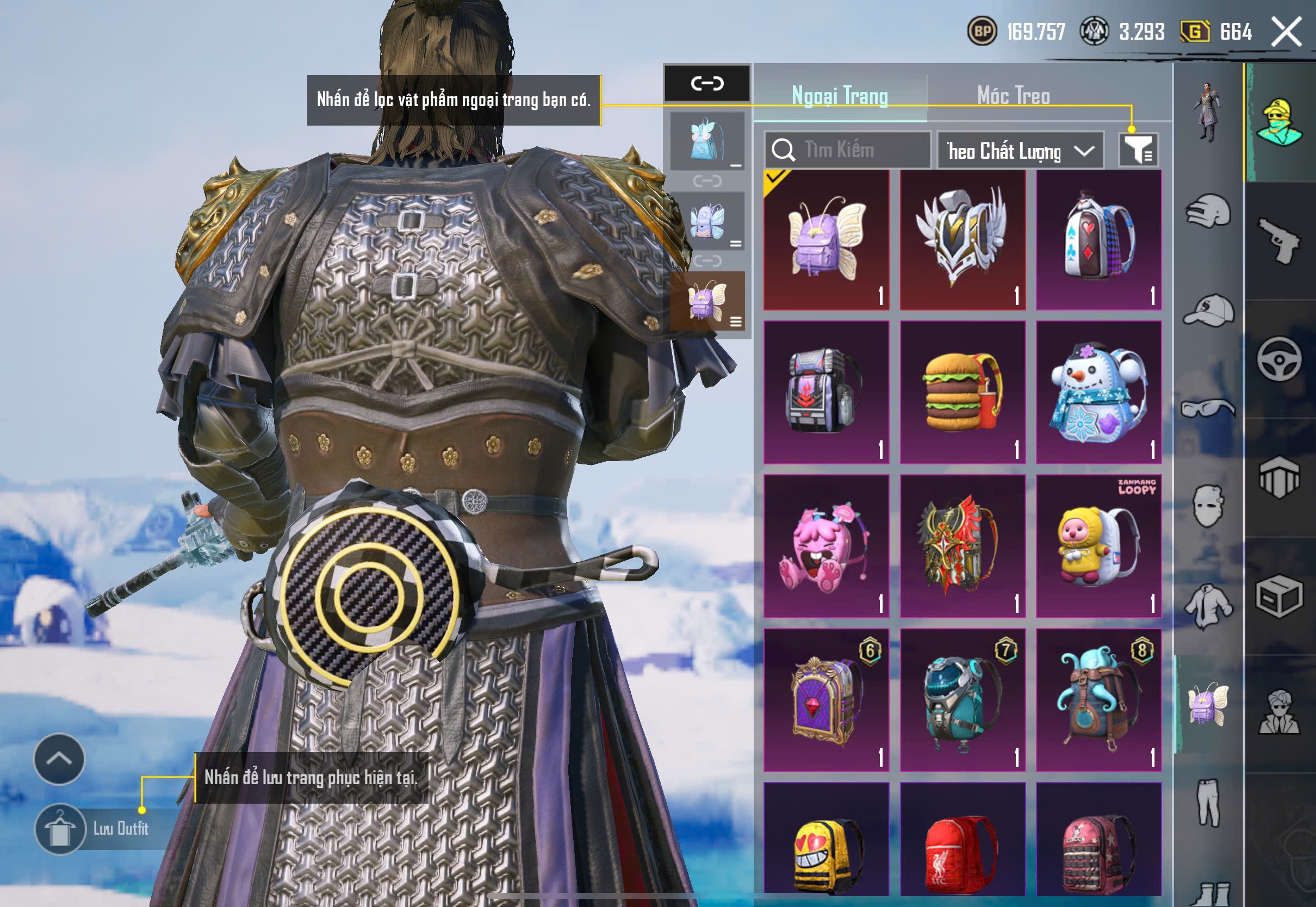Open the Theo Chất Lượng sort dropdown
Screen dimensions: 1316x907
coord(1020,151)
